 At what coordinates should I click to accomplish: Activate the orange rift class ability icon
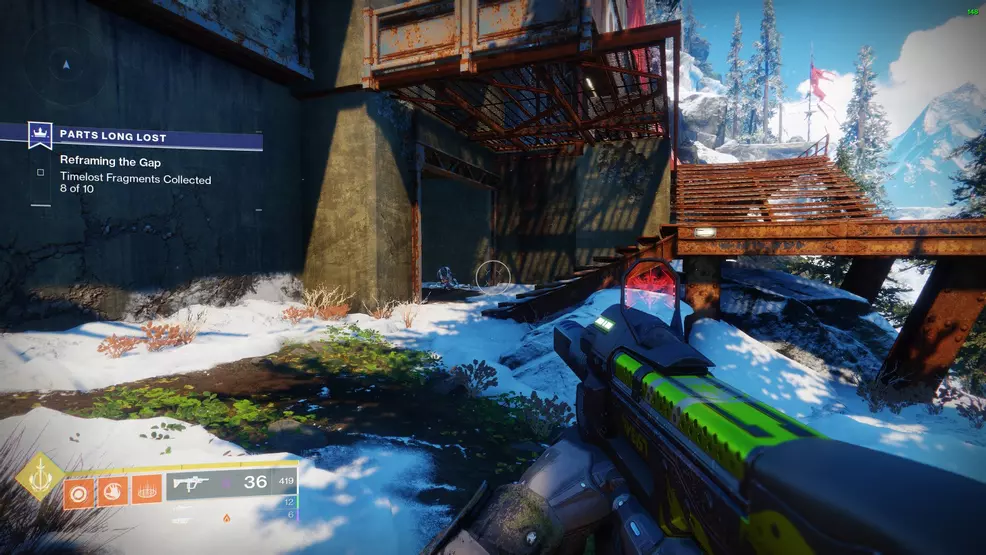pyautogui.click(x=146, y=488)
